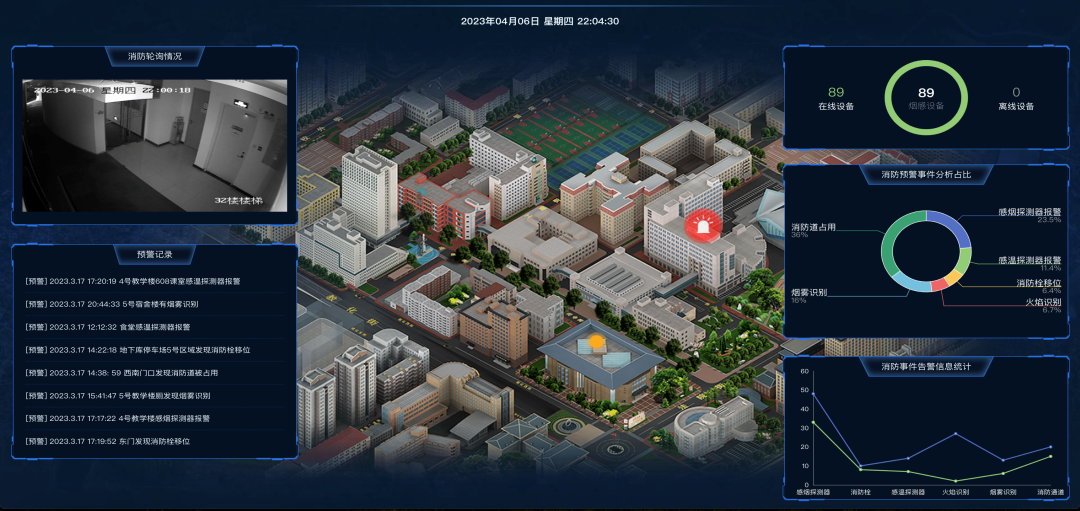Show the offline devices count
1080x511 pixels.
(1016, 98)
